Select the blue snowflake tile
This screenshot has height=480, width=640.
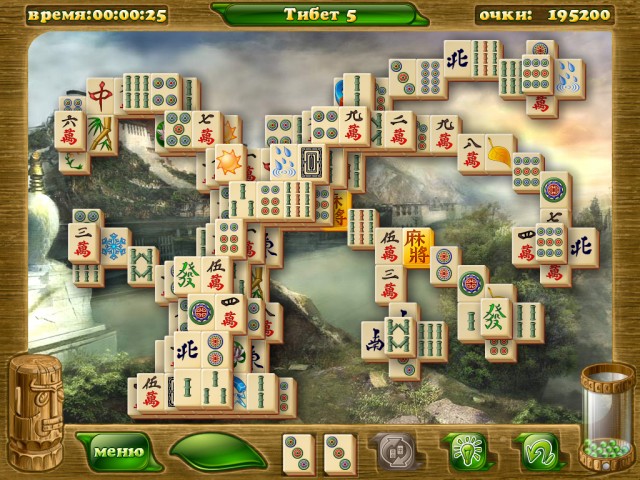(x=114, y=245)
